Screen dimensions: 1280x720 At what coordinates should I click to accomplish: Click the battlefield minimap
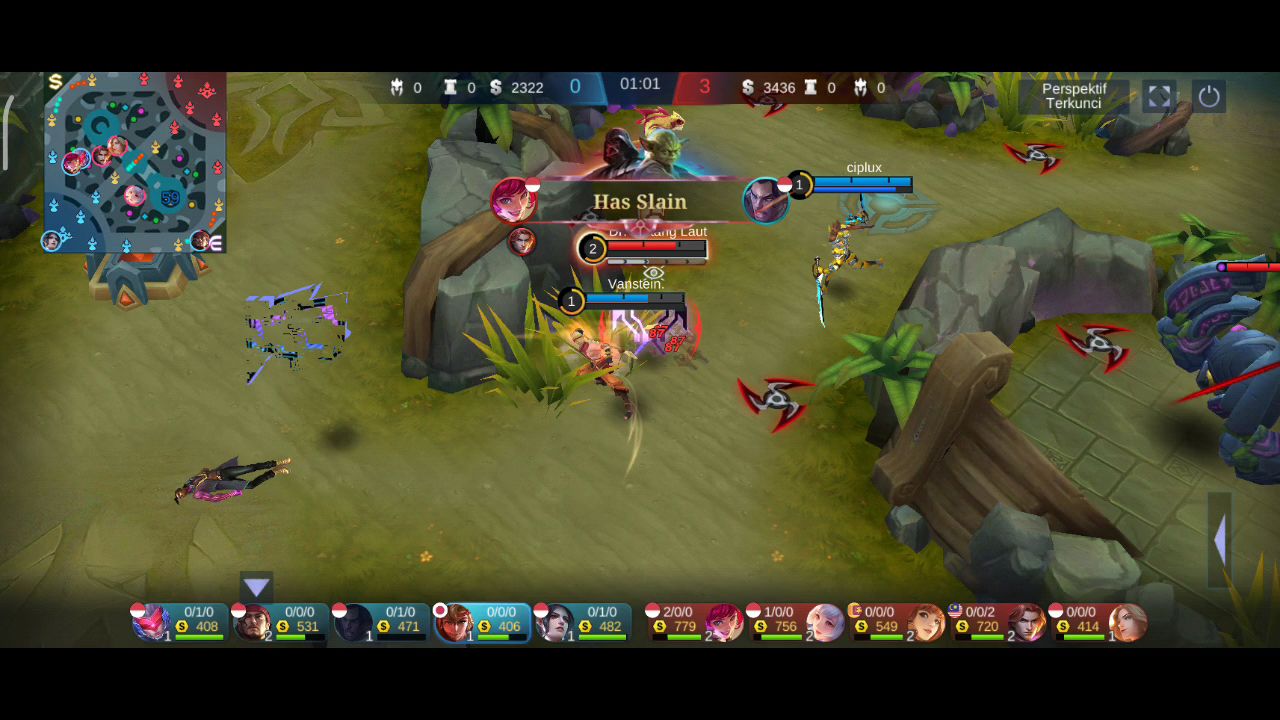pyautogui.click(x=134, y=162)
